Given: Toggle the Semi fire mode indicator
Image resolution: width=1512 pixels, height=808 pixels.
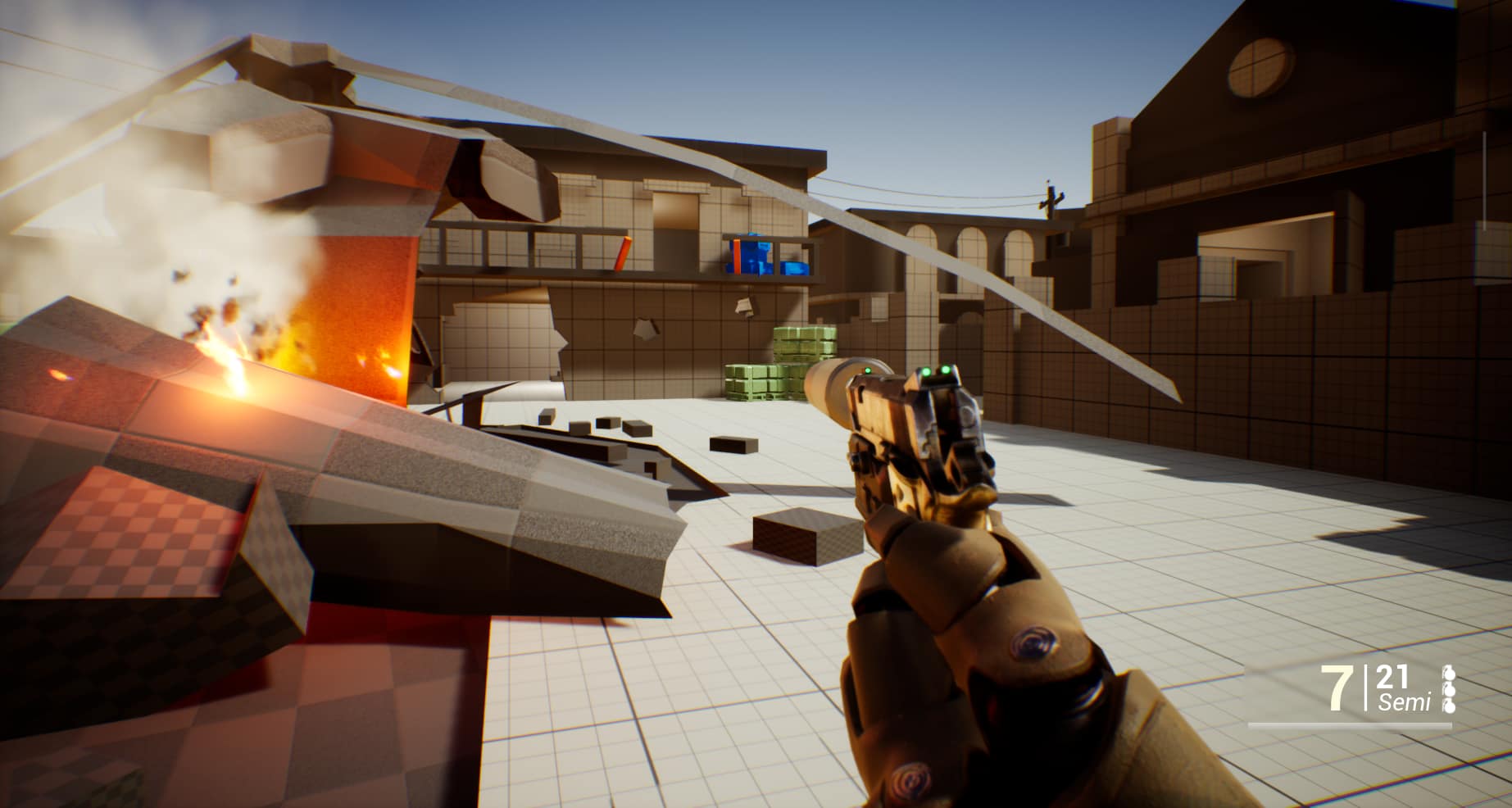Looking at the screenshot, I should (1404, 702).
